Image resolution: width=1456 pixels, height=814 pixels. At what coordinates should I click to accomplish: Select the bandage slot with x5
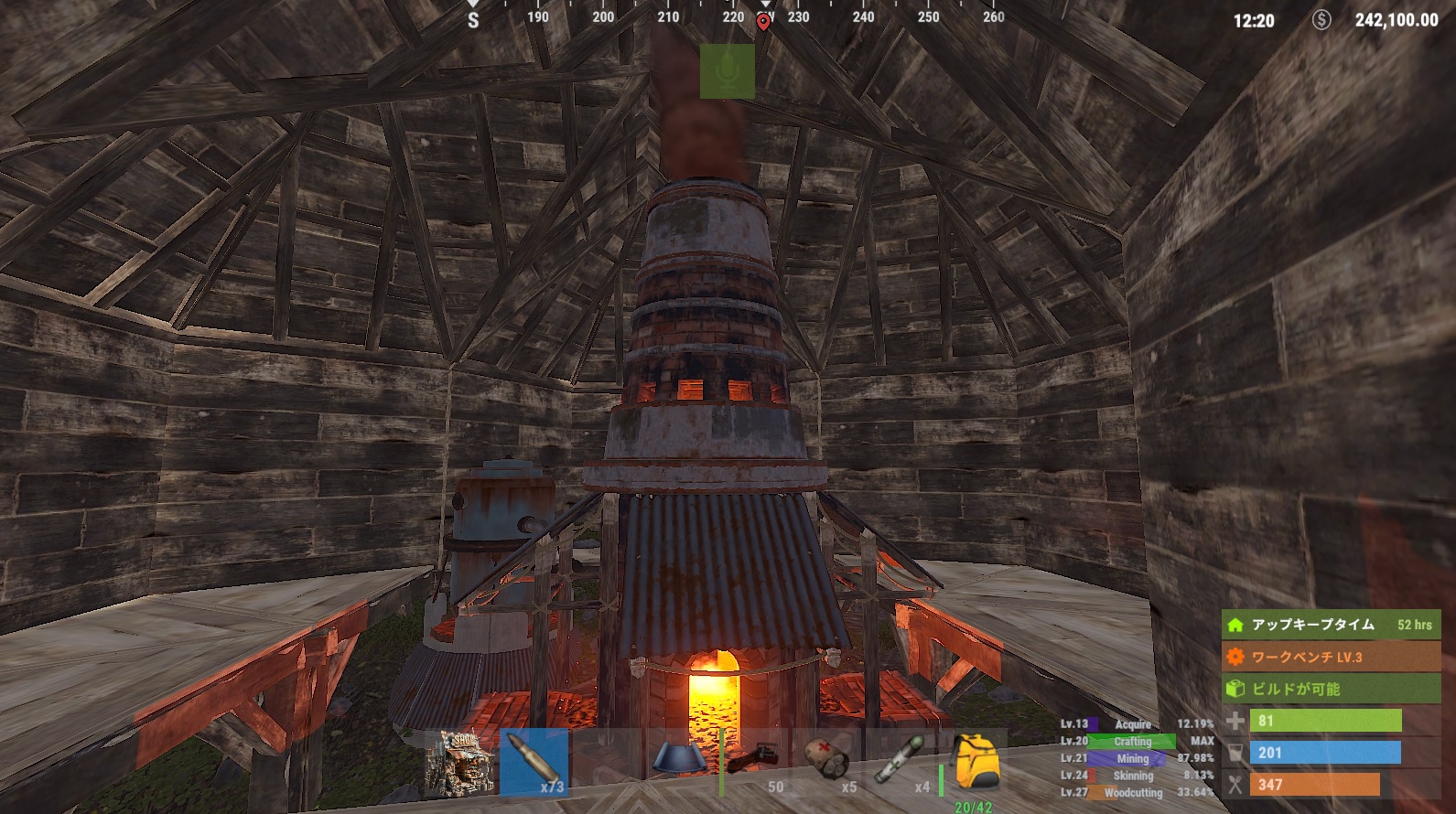click(x=827, y=761)
